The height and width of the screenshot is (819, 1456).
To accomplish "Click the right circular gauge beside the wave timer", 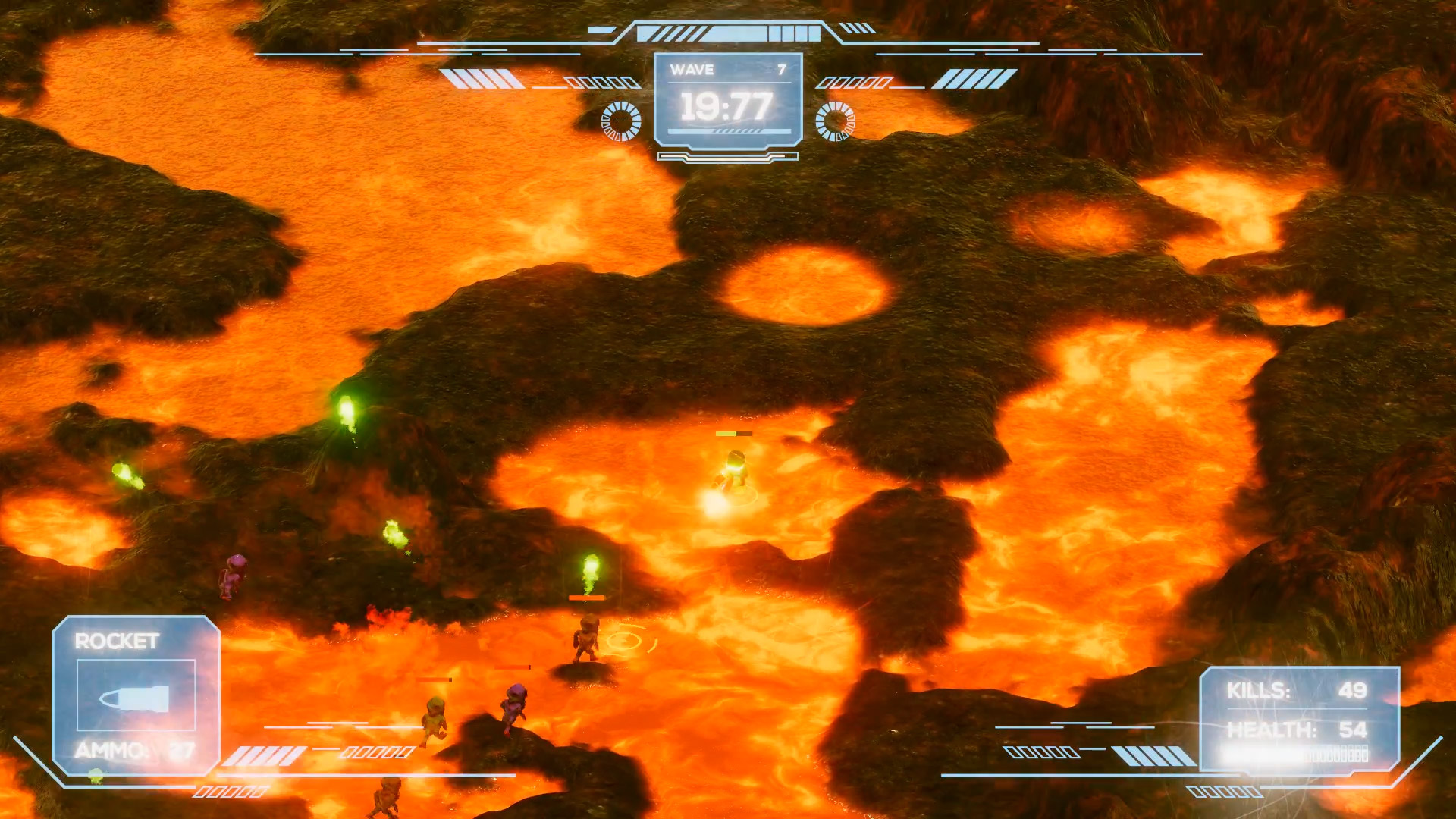I will pos(837,120).
